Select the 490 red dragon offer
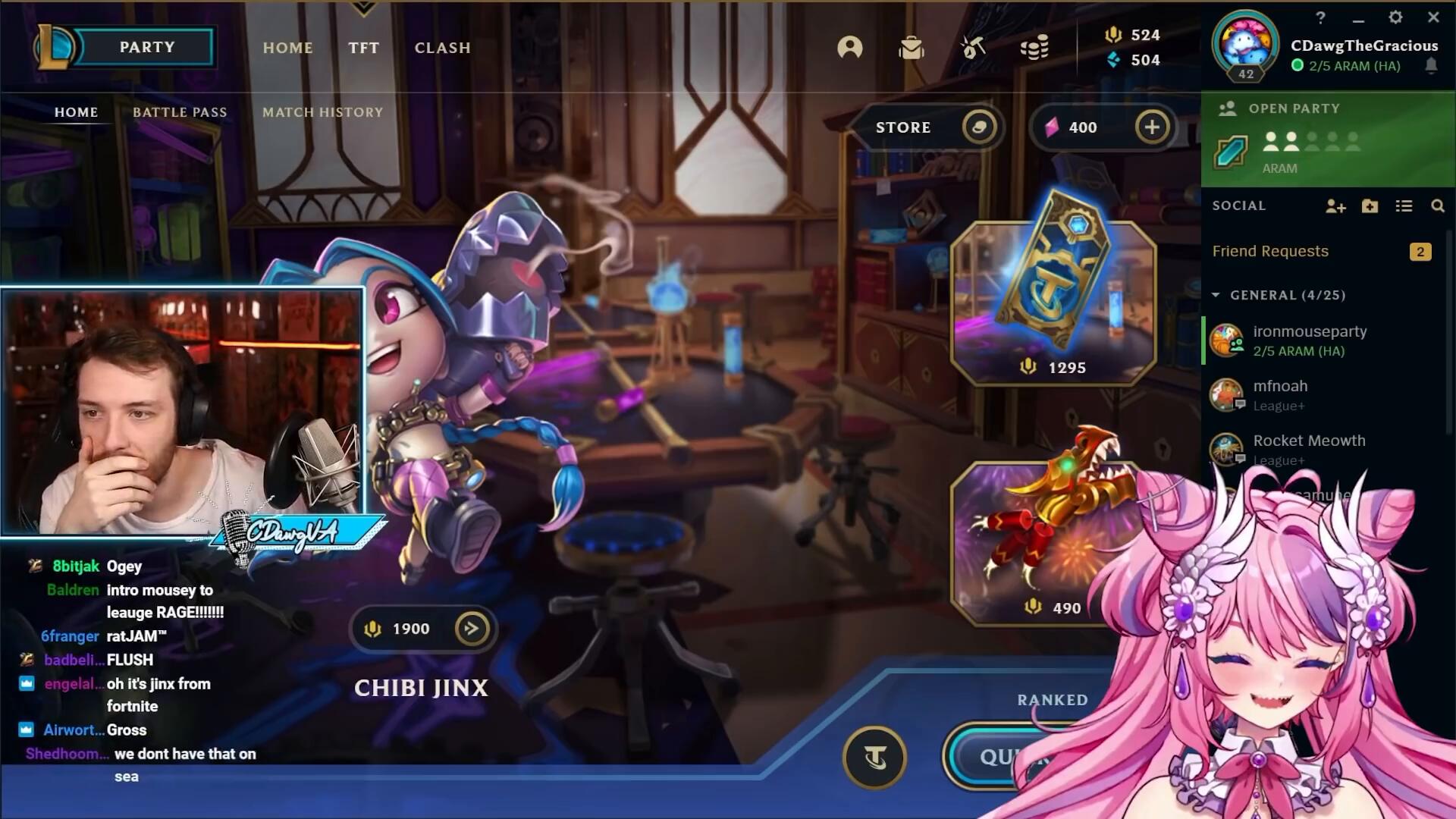 tap(1039, 542)
